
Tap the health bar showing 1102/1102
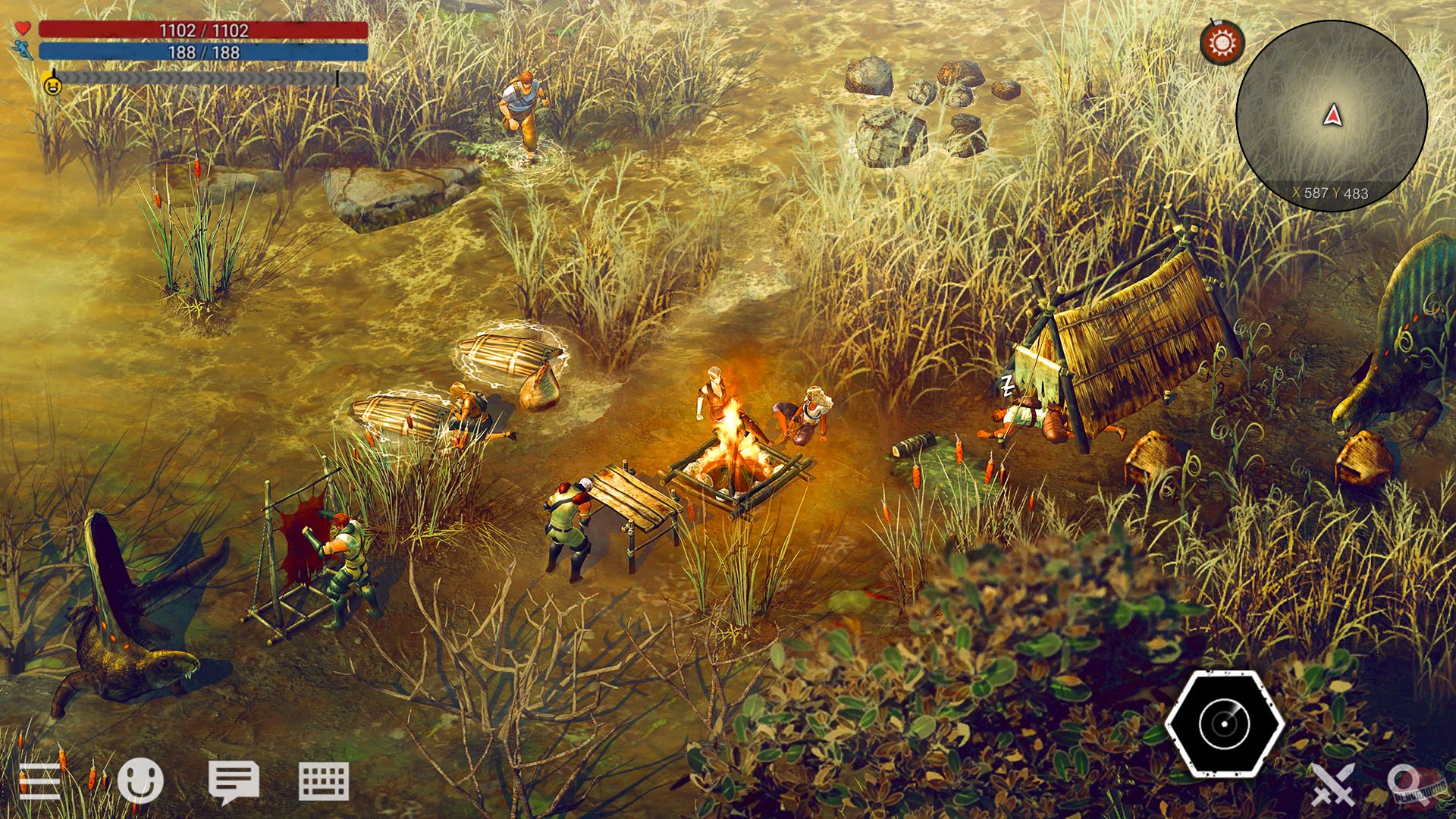[201, 29]
